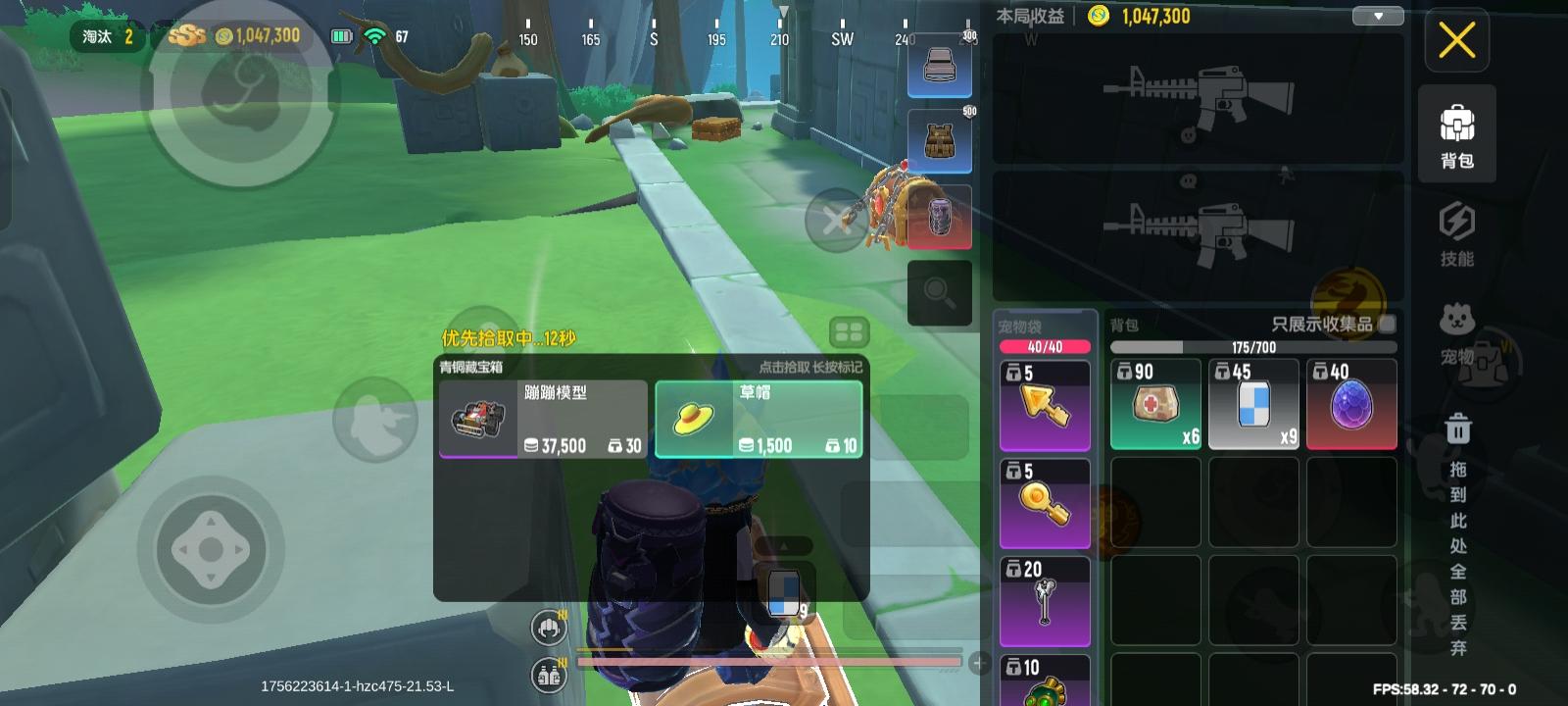Viewport: 1568px width, 706px height.
Task: Open the 本局收益 earnings dropdown arrow
Action: point(1377,16)
